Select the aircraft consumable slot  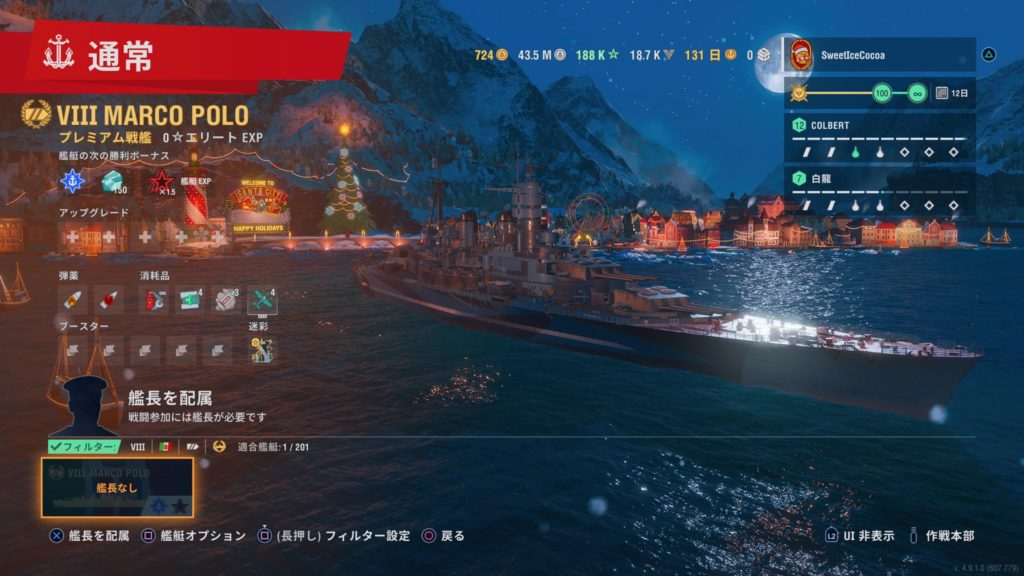pos(261,299)
